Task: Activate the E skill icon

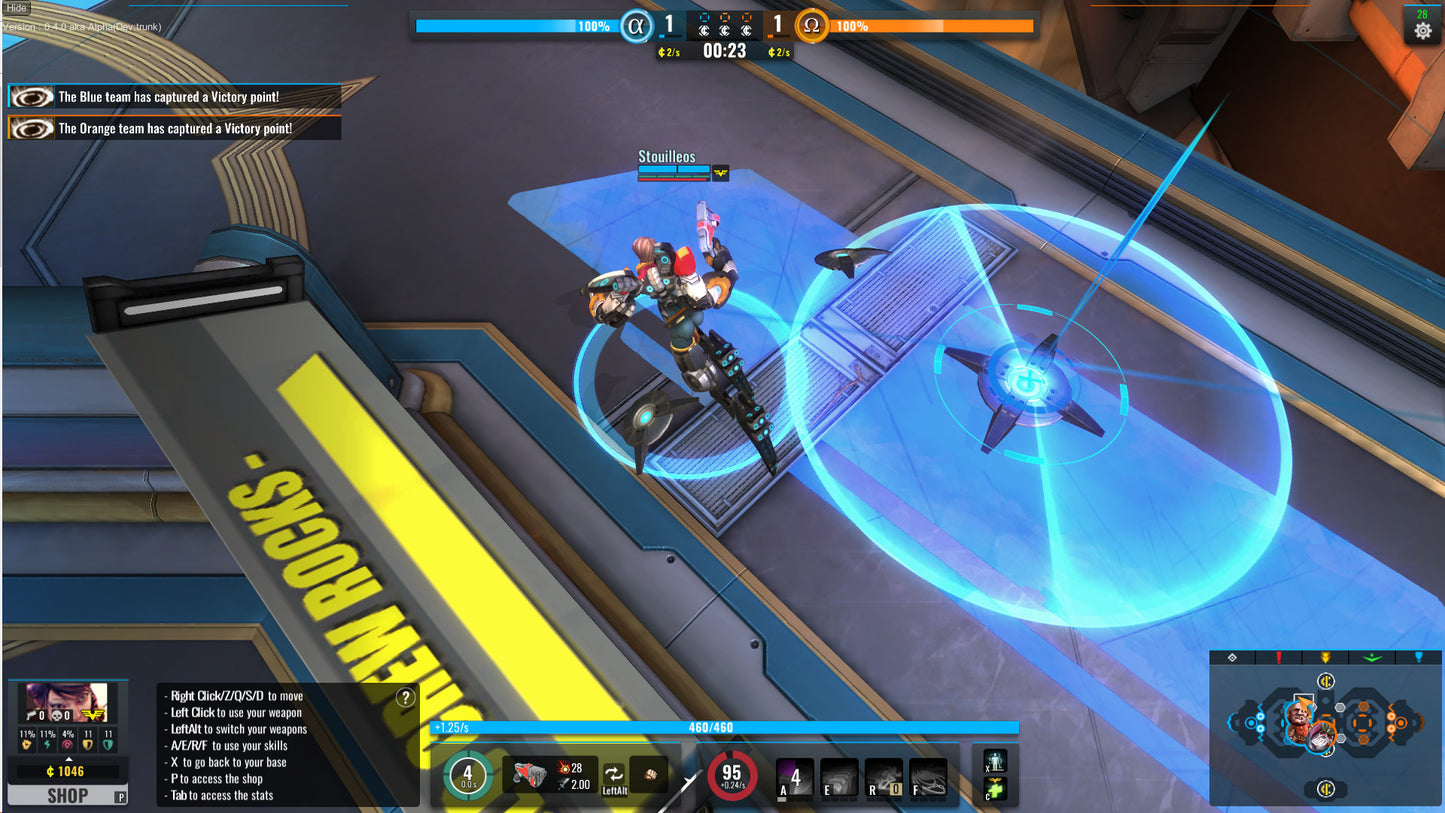Action: (839, 777)
